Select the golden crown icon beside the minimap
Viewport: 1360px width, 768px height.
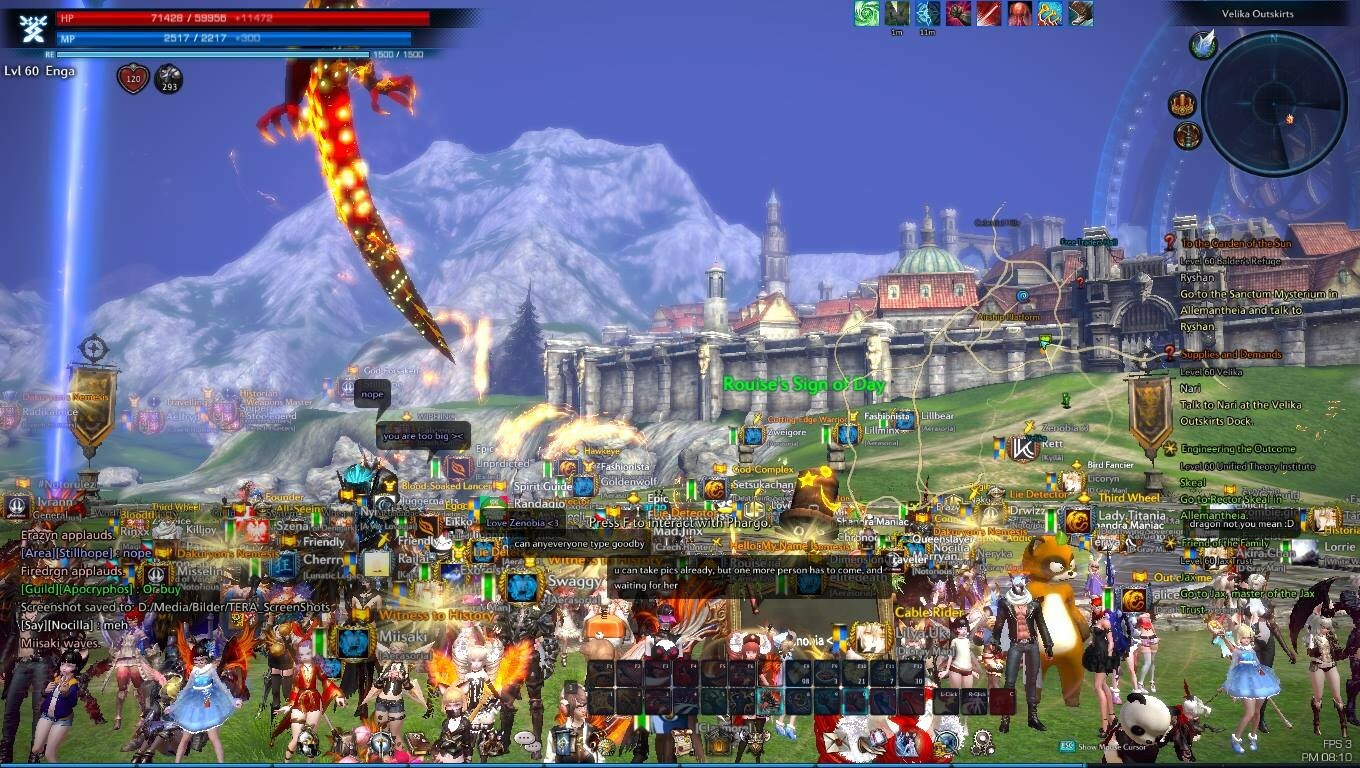1183,104
